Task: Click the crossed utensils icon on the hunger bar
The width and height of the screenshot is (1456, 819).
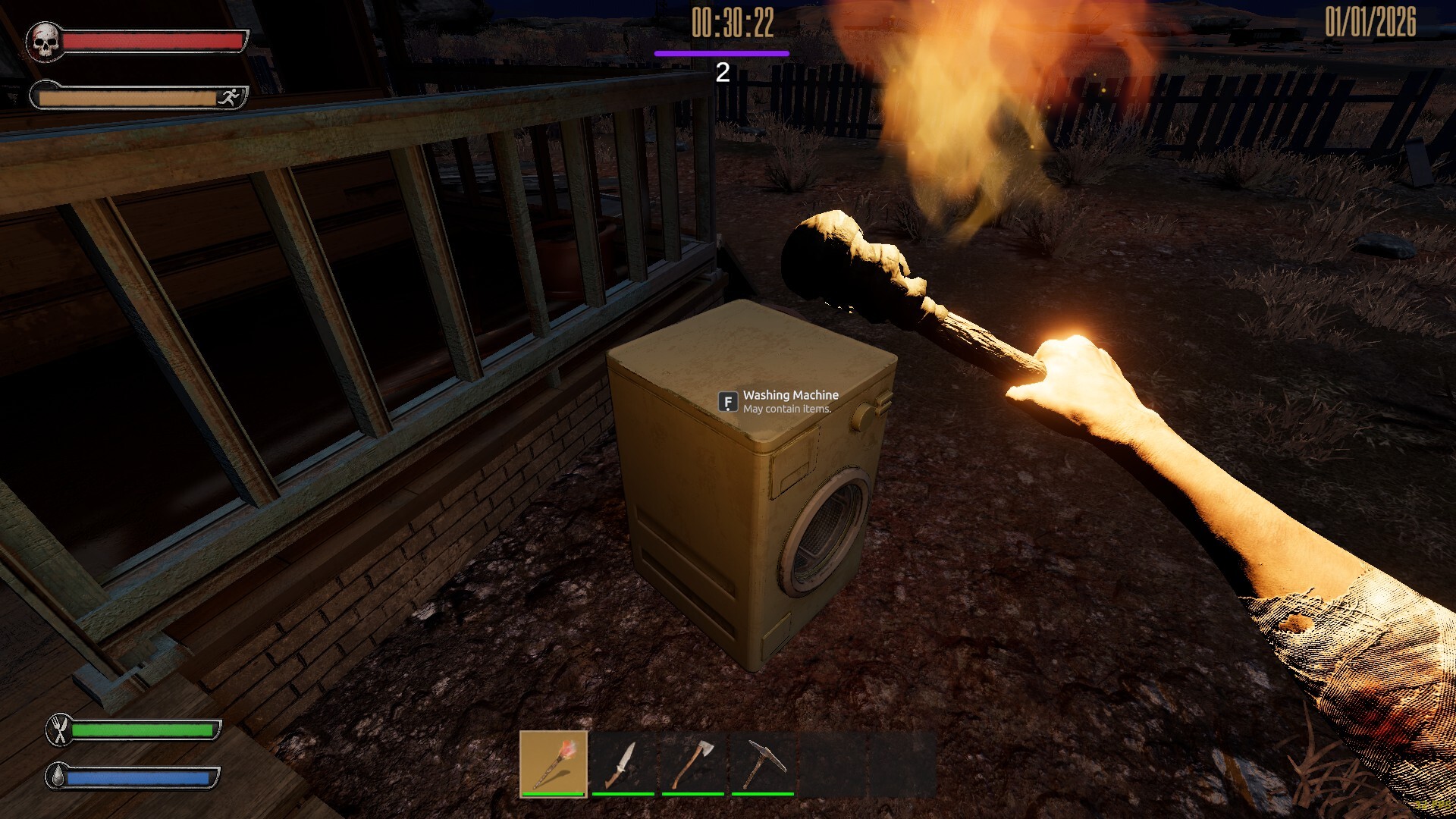Action: click(x=58, y=730)
